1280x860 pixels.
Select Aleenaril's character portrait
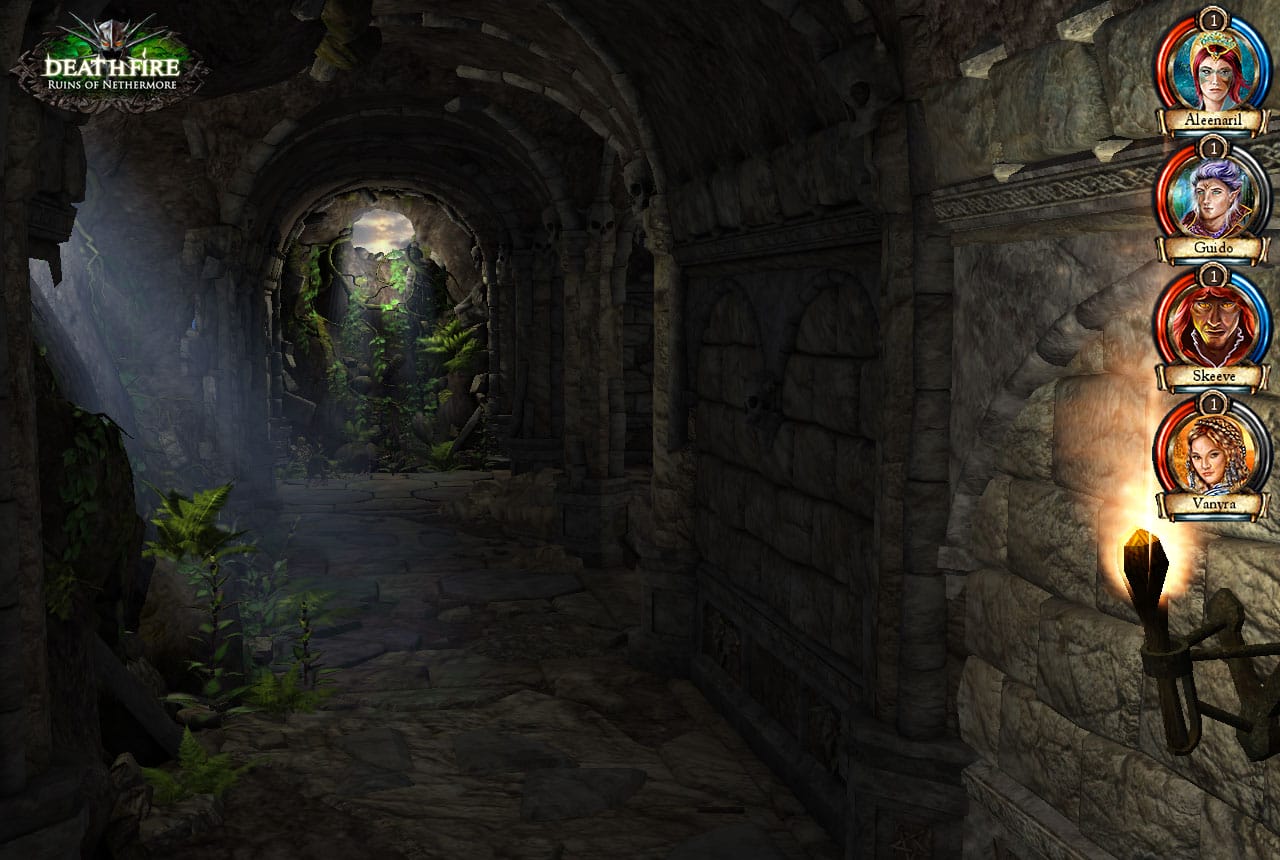coord(1215,72)
